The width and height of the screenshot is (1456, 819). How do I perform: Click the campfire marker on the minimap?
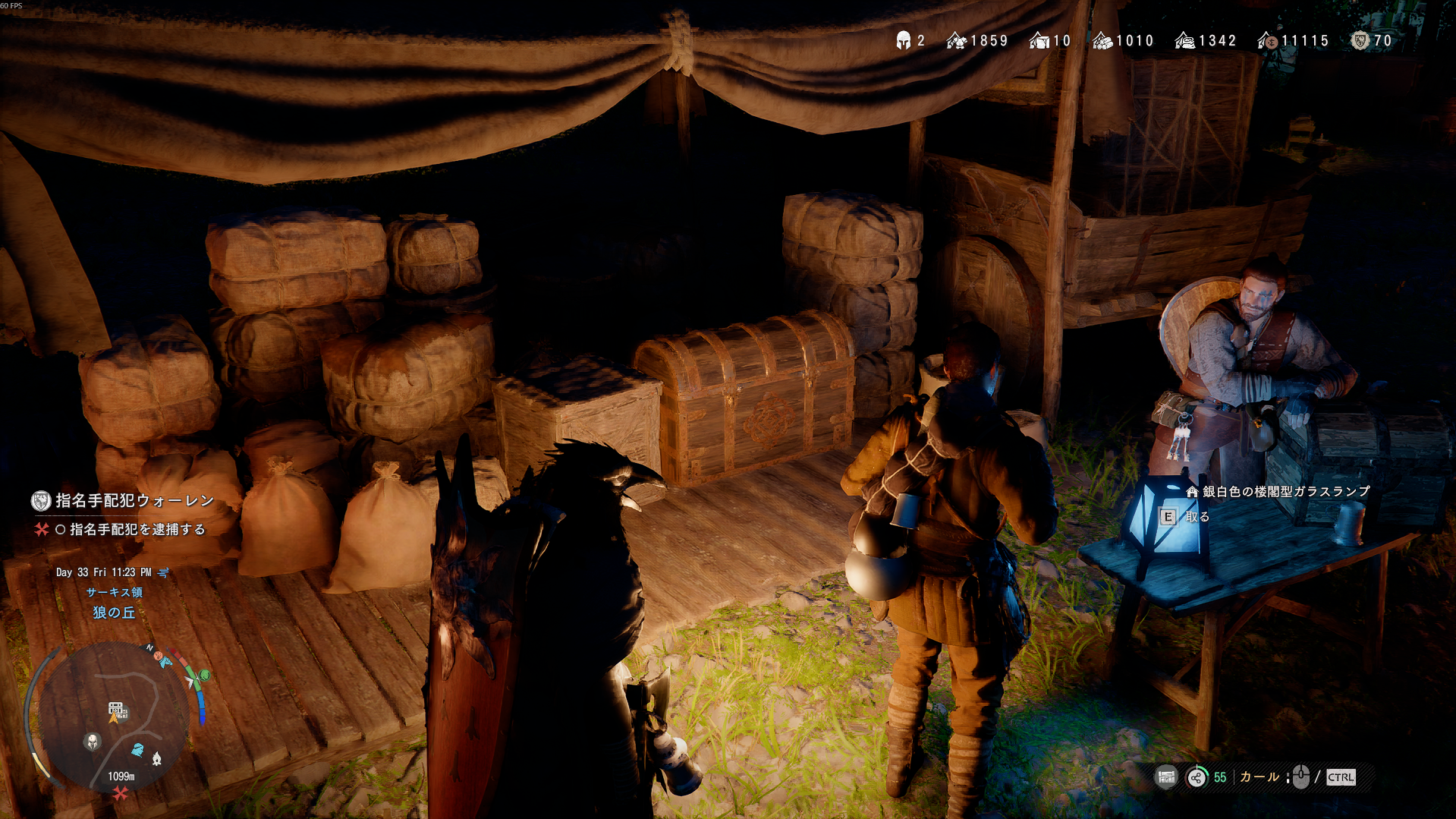[156, 758]
